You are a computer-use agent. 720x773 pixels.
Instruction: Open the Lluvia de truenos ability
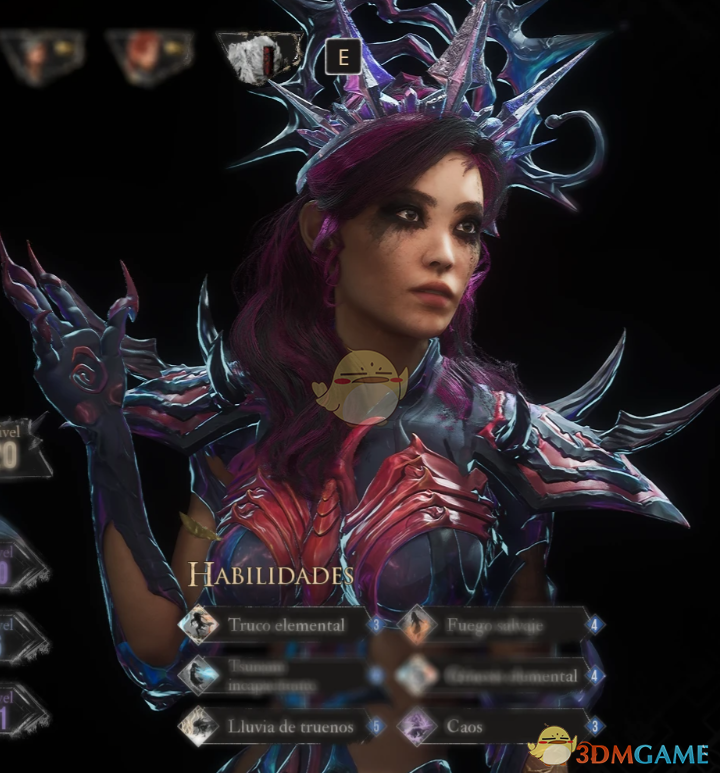coord(290,727)
